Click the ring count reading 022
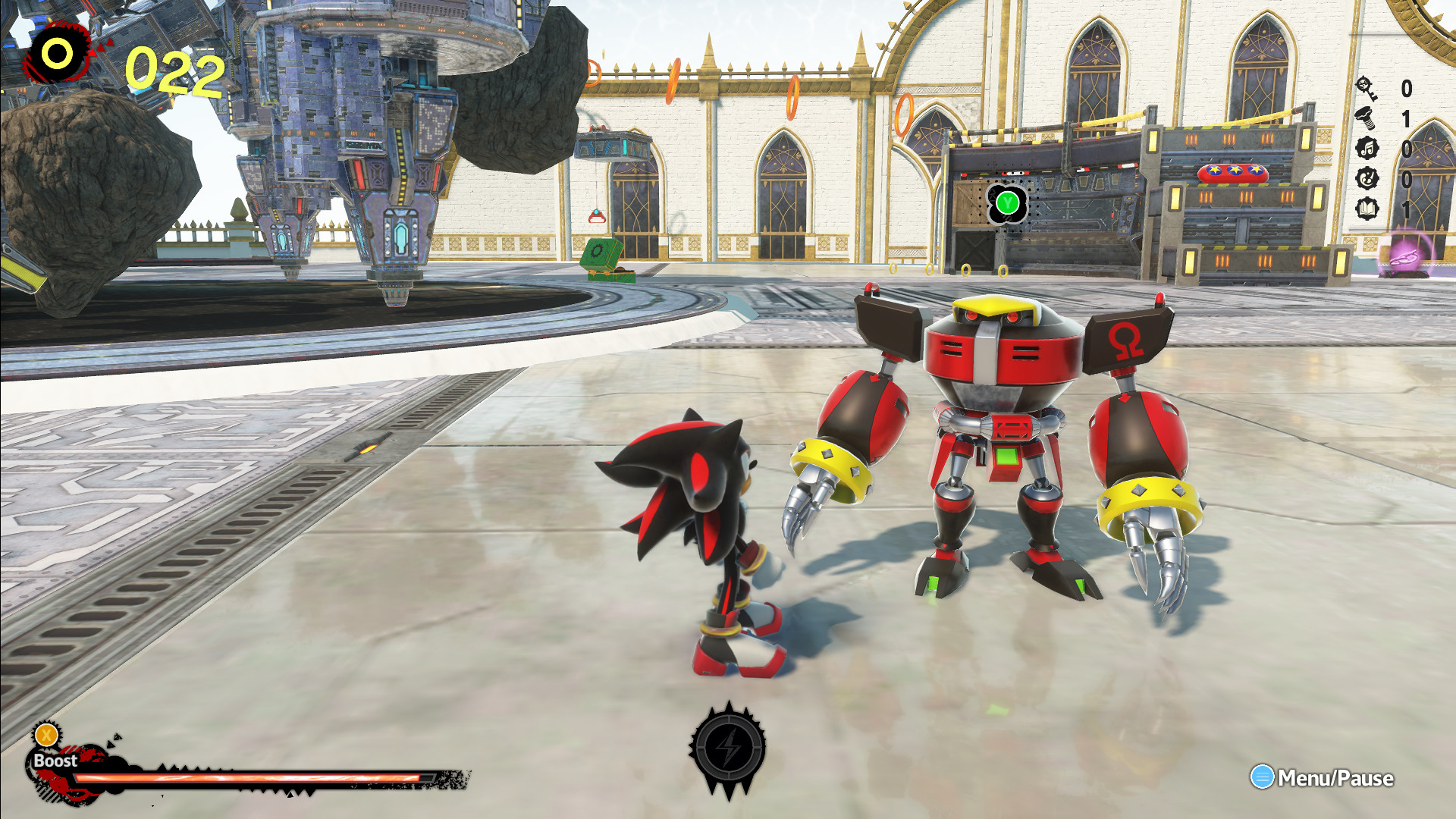This screenshot has height=819, width=1456. 172,71
